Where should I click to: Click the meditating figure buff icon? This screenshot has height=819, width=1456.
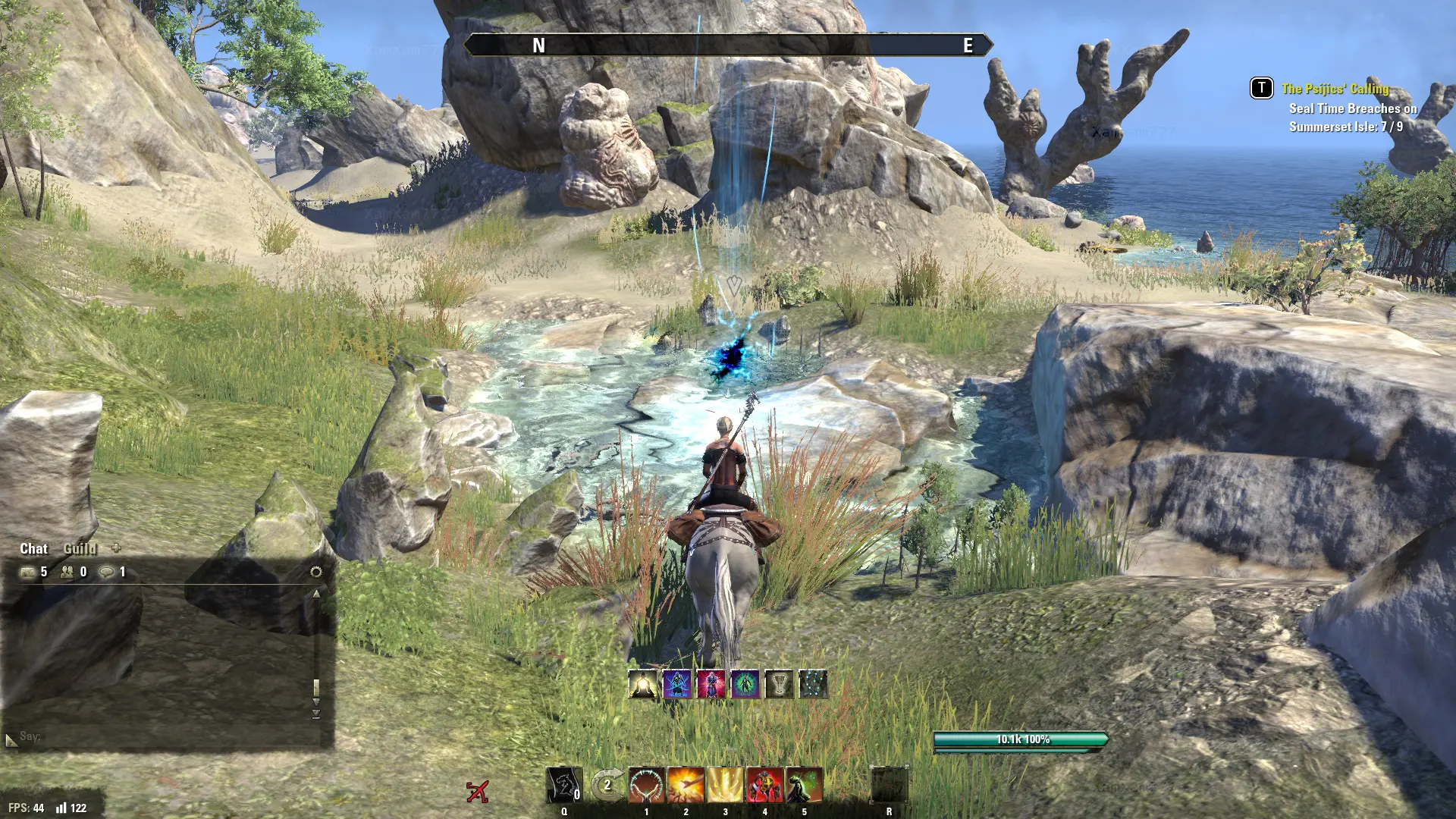point(643,684)
